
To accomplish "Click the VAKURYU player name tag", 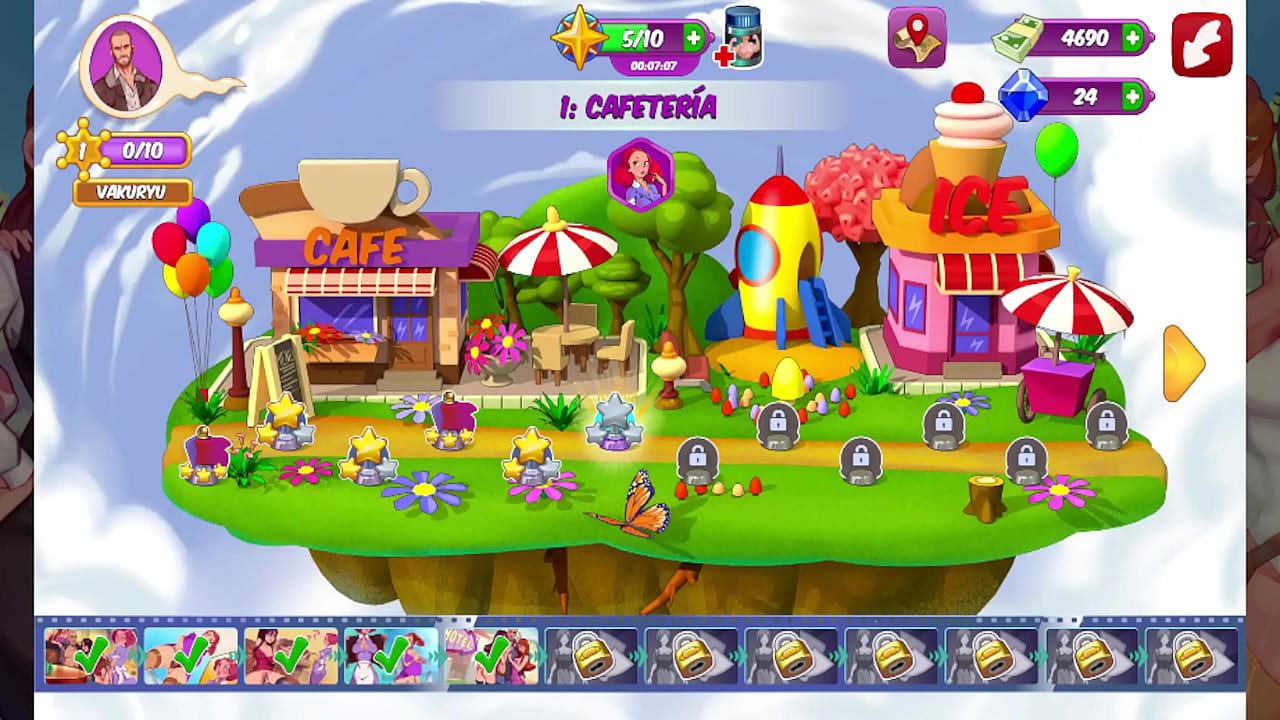I will click(x=133, y=192).
